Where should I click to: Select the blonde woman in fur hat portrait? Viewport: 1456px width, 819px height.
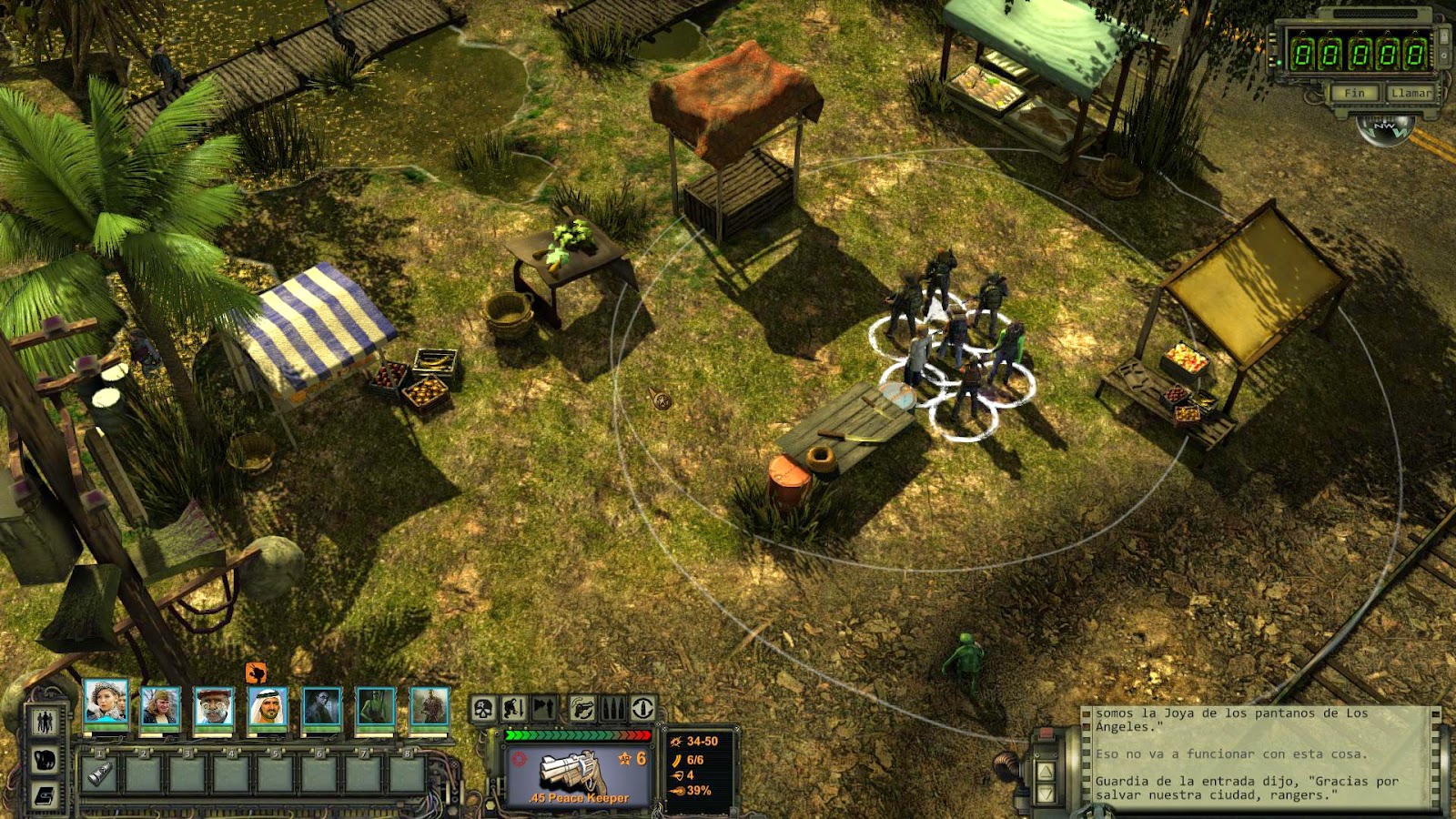(x=106, y=703)
